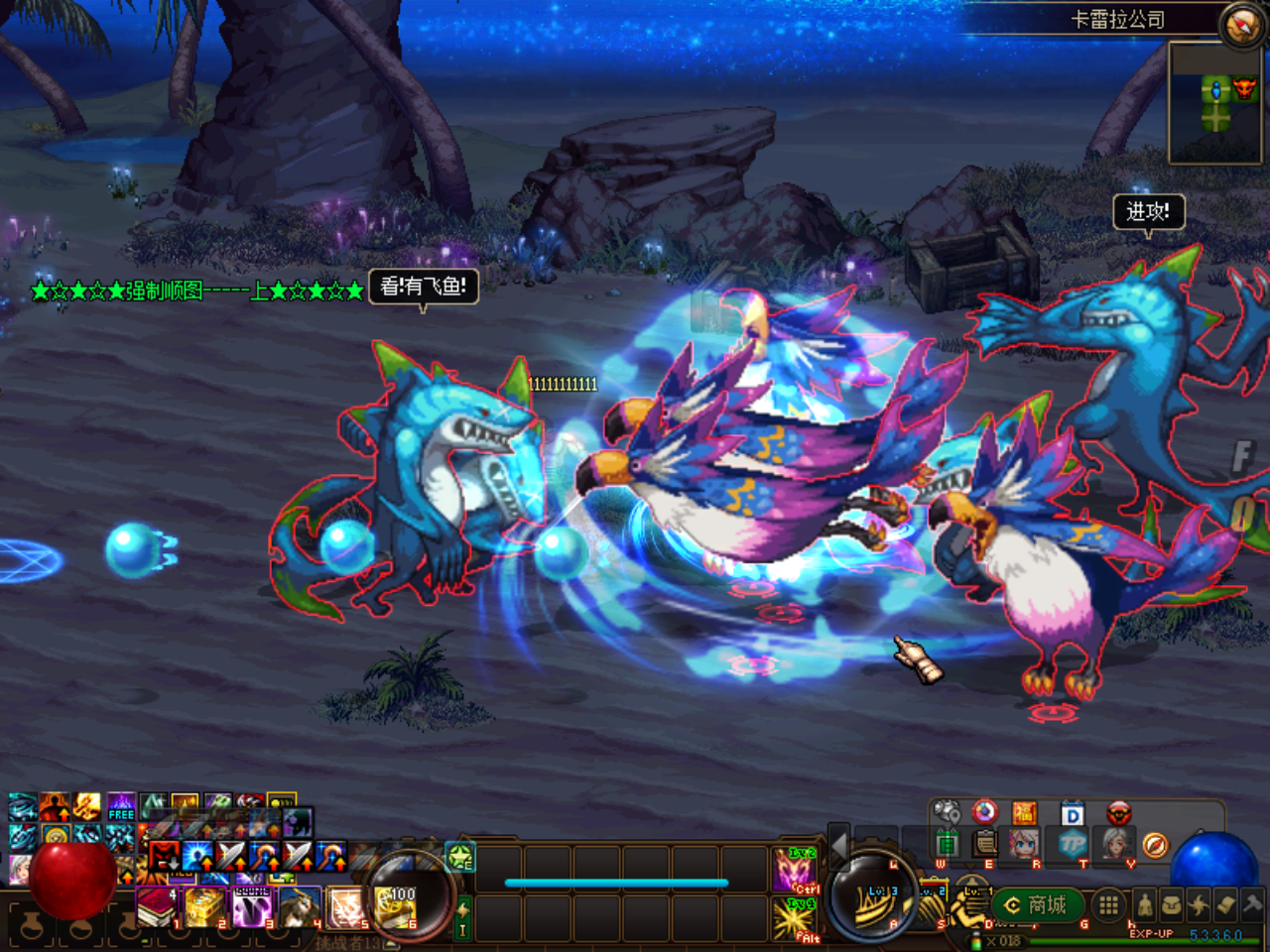Activate the purple Lv2 skill on Ctrl
The width and height of the screenshot is (1270, 952).
tap(795, 870)
